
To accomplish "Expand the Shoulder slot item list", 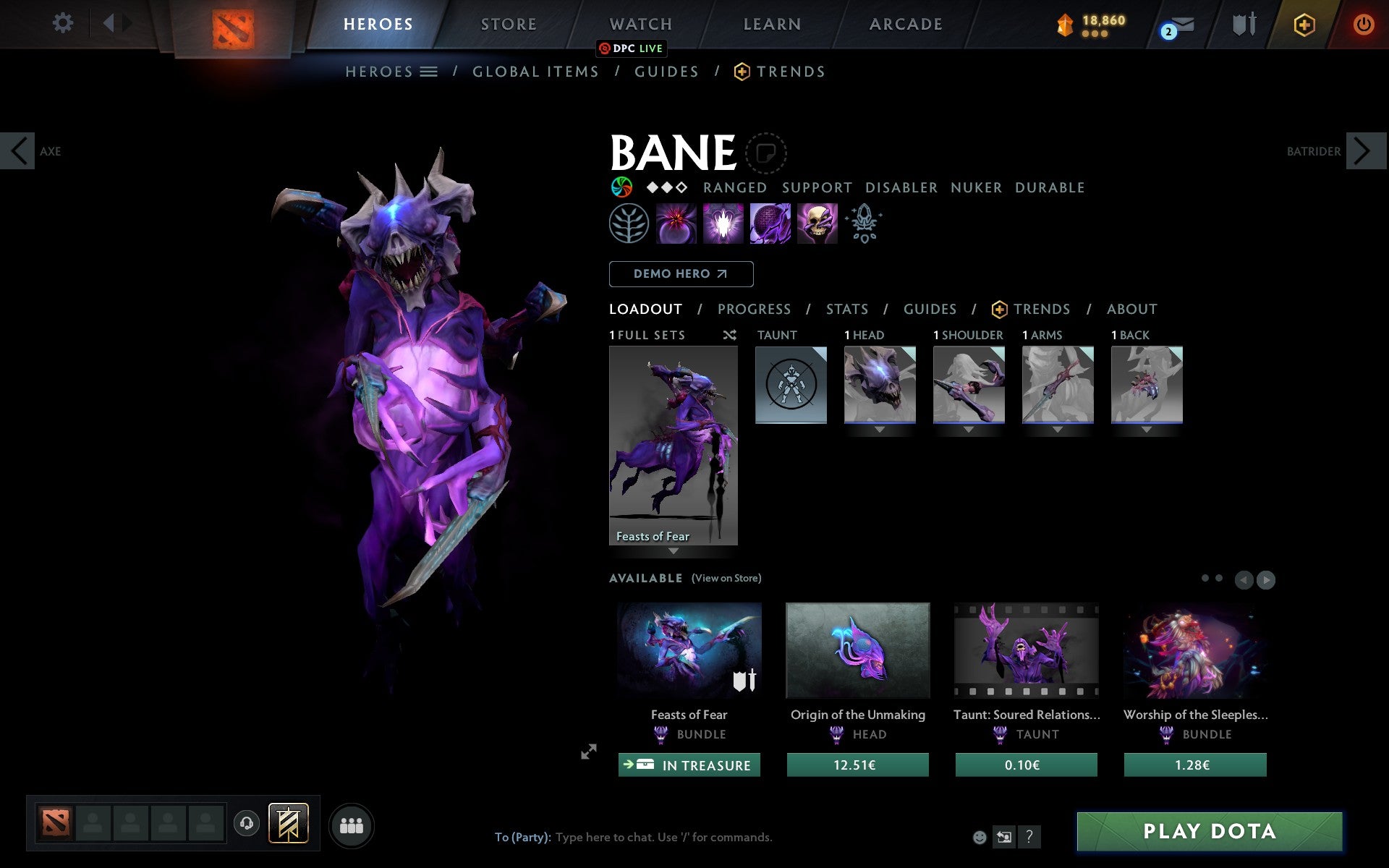I will point(969,428).
